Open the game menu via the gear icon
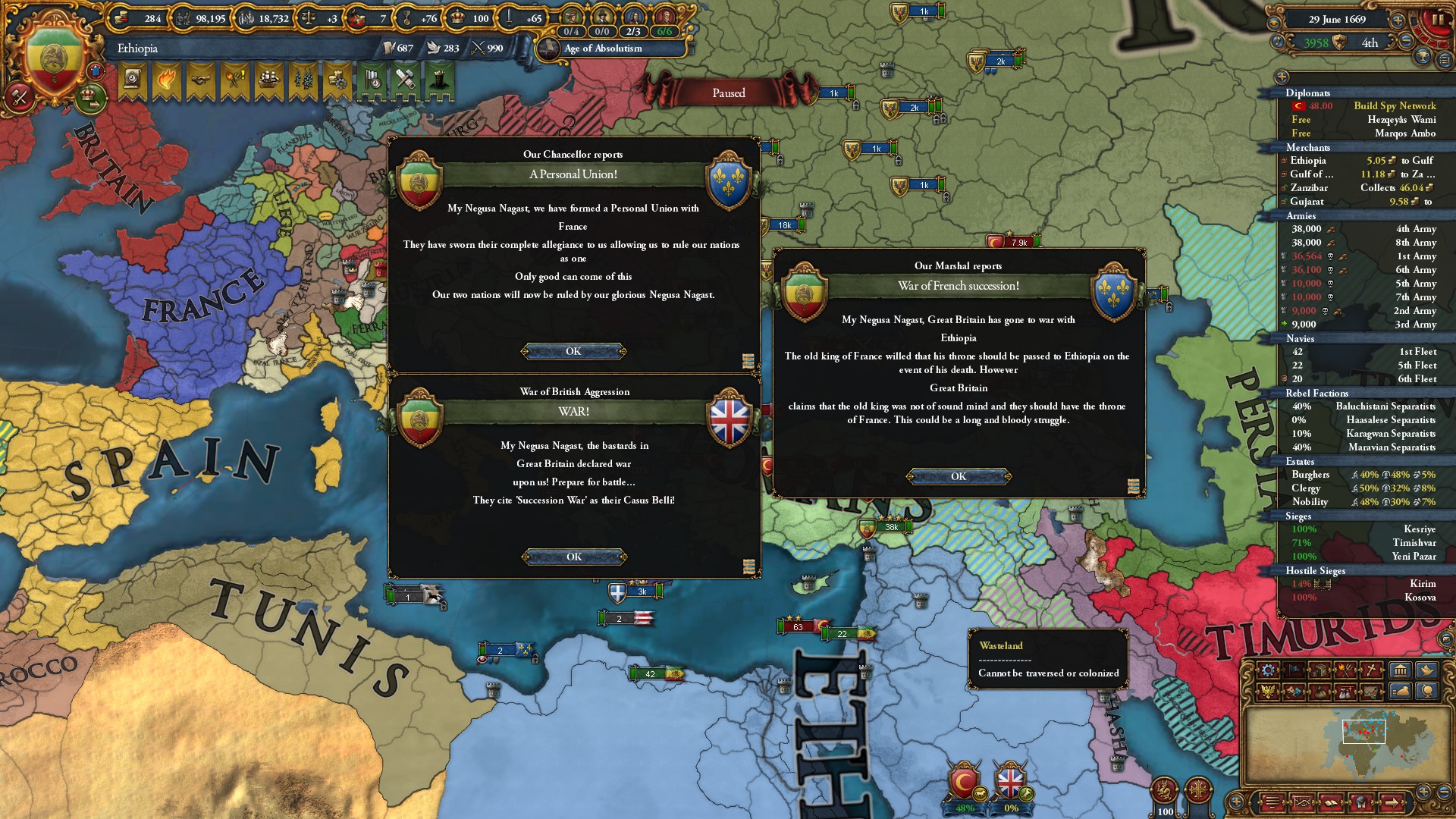The height and width of the screenshot is (819, 1456). click(1267, 670)
